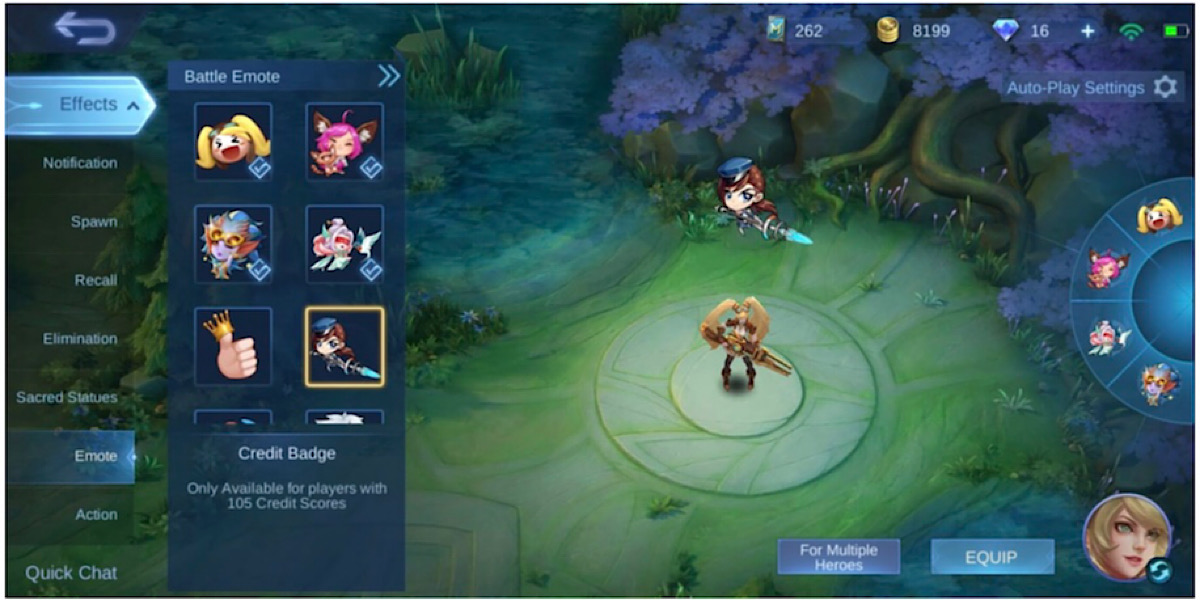Viewport: 1200px width, 600px height.
Task: Switch to the Action tab
Action: pos(97,514)
